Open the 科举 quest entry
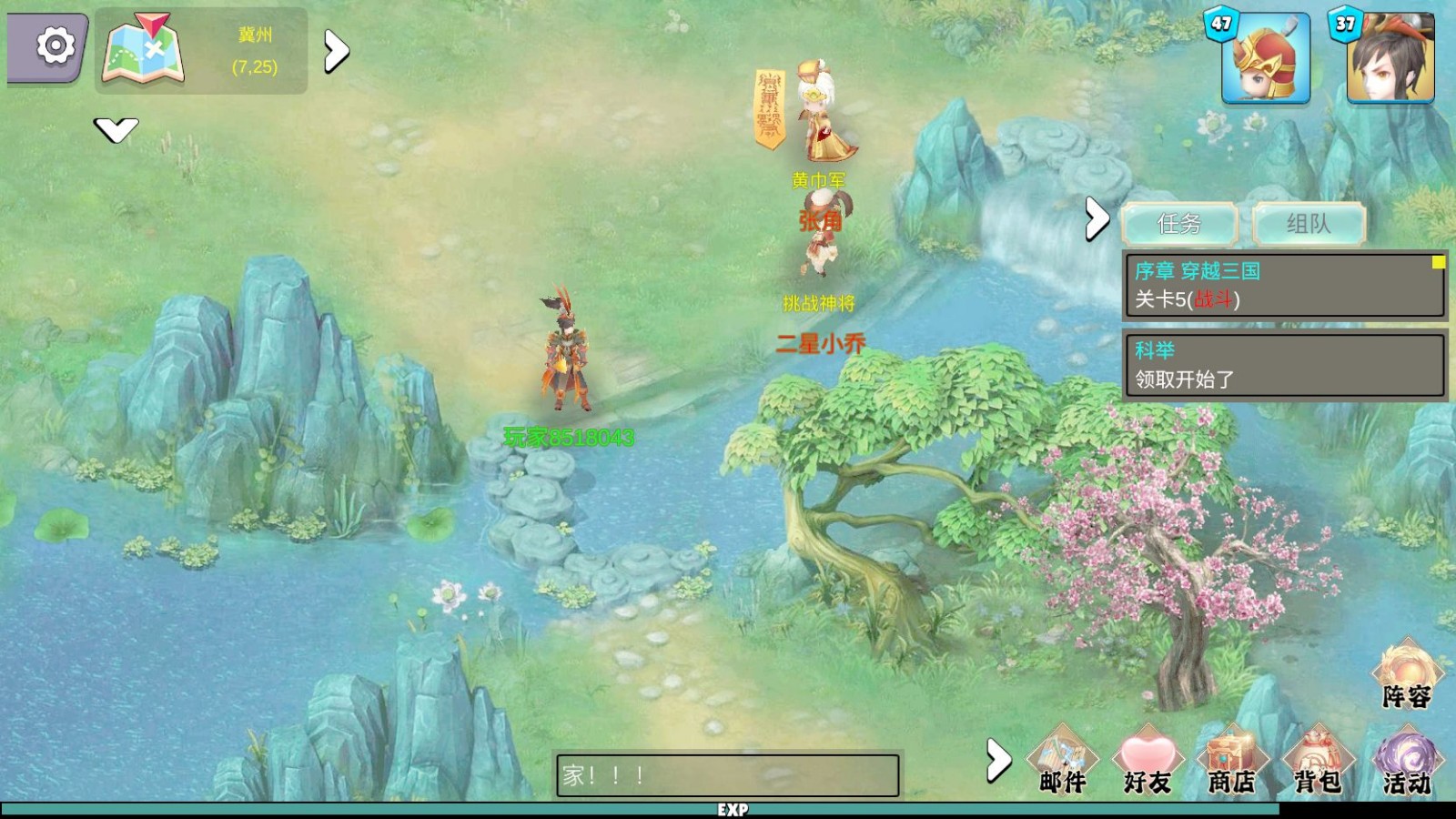1456x819 pixels. tap(1285, 364)
